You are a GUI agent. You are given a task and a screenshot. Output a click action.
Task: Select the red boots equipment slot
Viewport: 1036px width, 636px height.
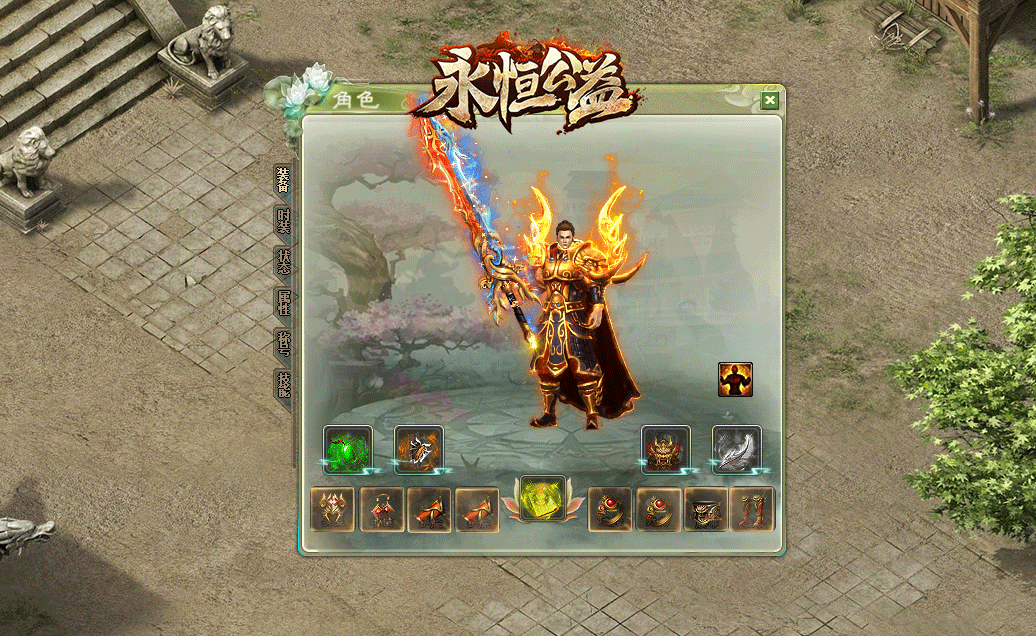(752, 510)
